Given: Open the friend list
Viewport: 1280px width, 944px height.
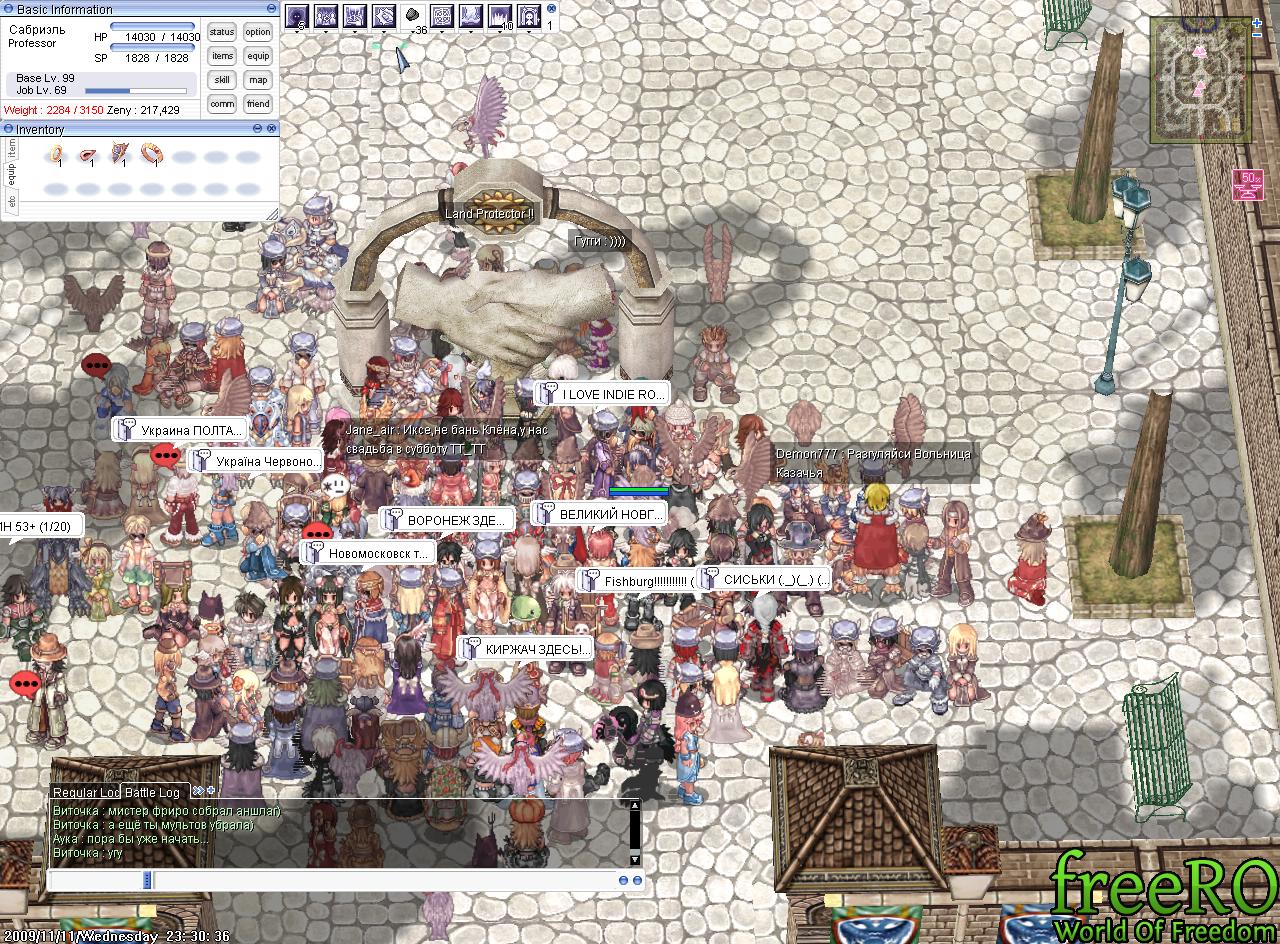Looking at the screenshot, I should pyautogui.click(x=258, y=104).
